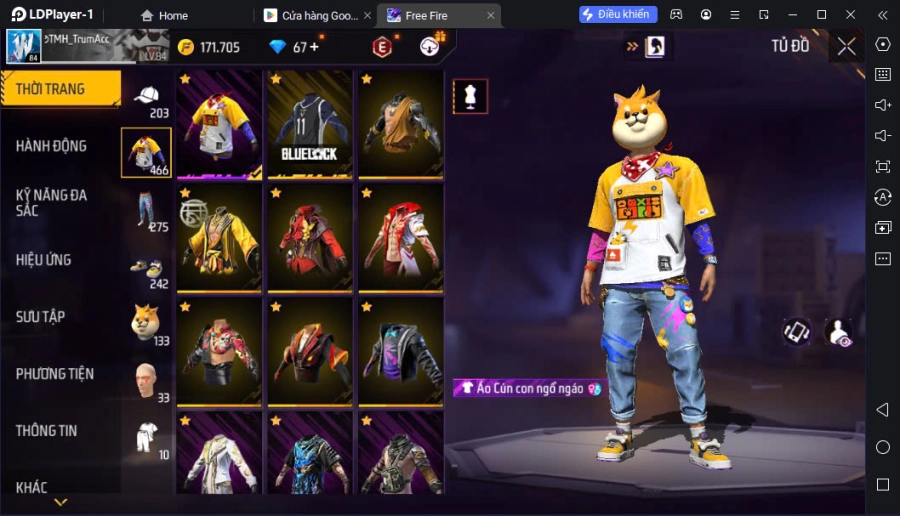Select the Blue Lock jersey item
The width and height of the screenshot is (900, 516).
click(x=310, y=125)
